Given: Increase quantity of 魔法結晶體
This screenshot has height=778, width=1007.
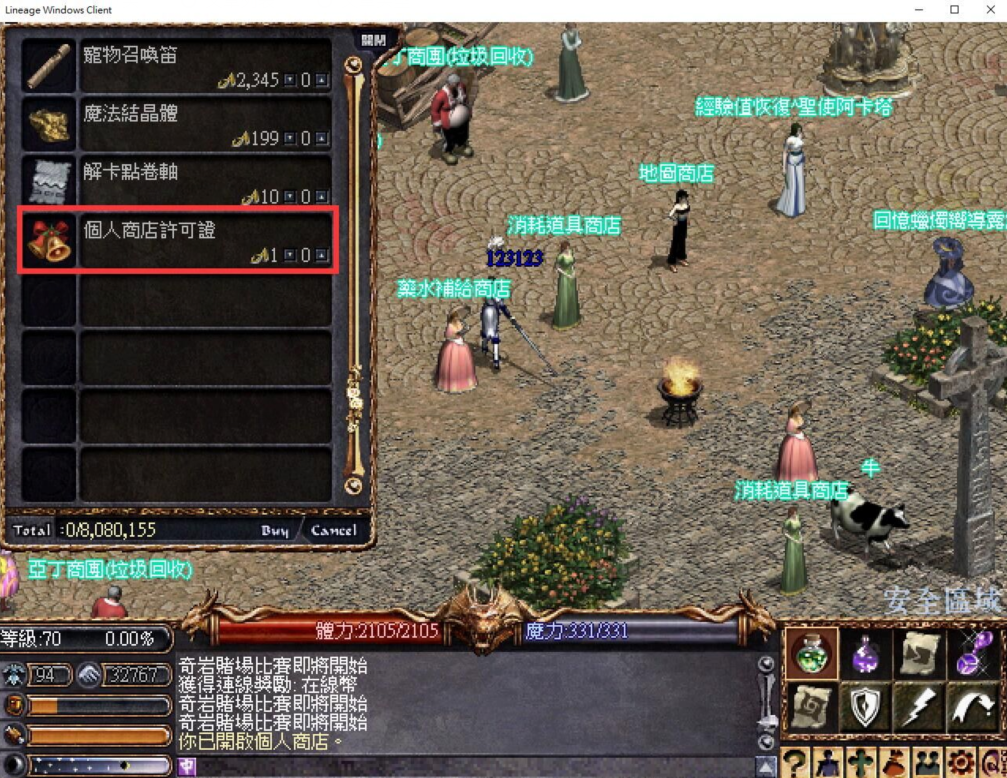Looking at the screenshot, I should tap(321, 139).
